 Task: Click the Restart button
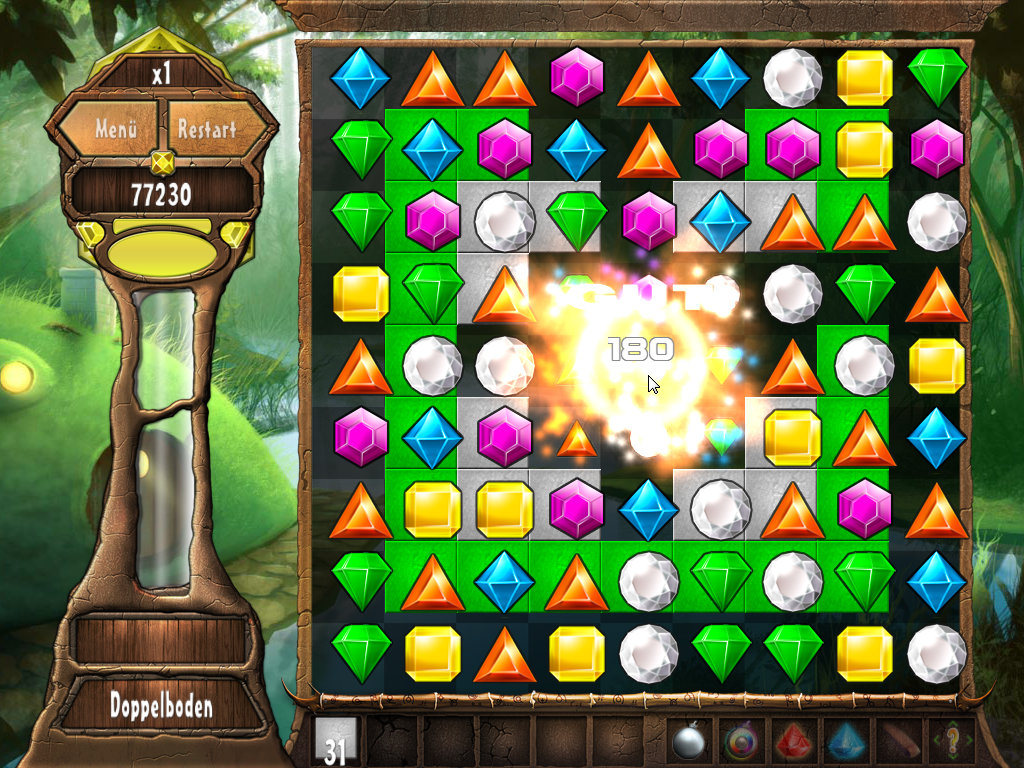pyautogui.click(x=207, y=129)
